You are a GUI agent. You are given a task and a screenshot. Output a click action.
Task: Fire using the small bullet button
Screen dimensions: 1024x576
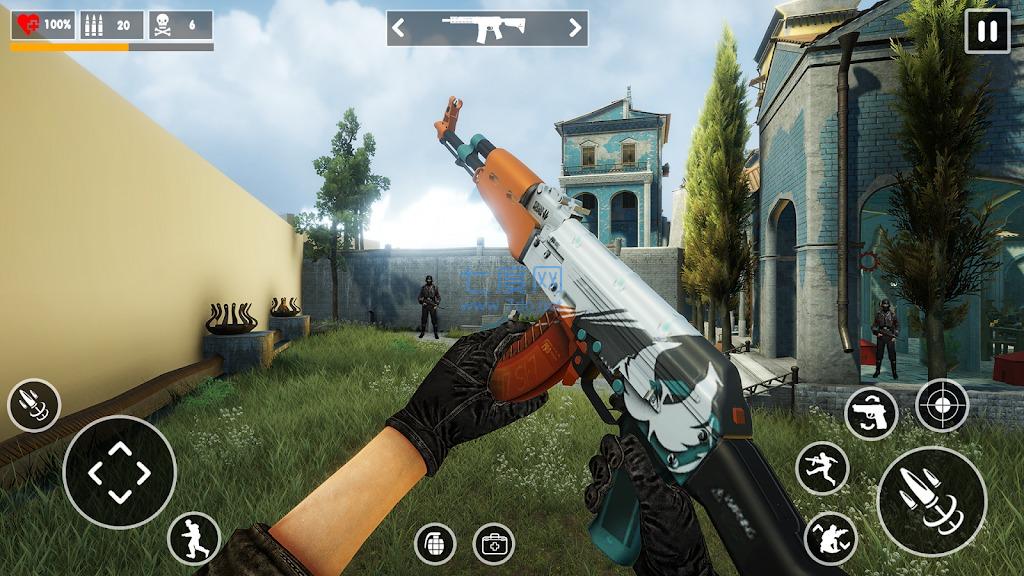[34, 405]
